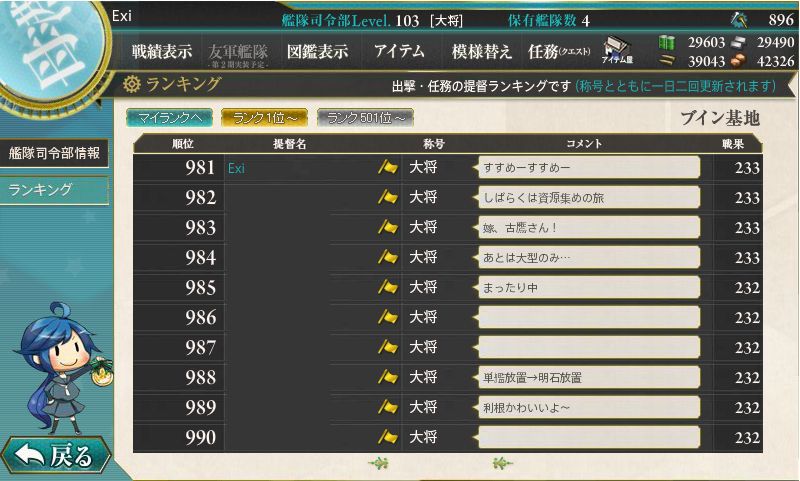
Task: Go to next ranking page arrow
Action: (501, 462)
